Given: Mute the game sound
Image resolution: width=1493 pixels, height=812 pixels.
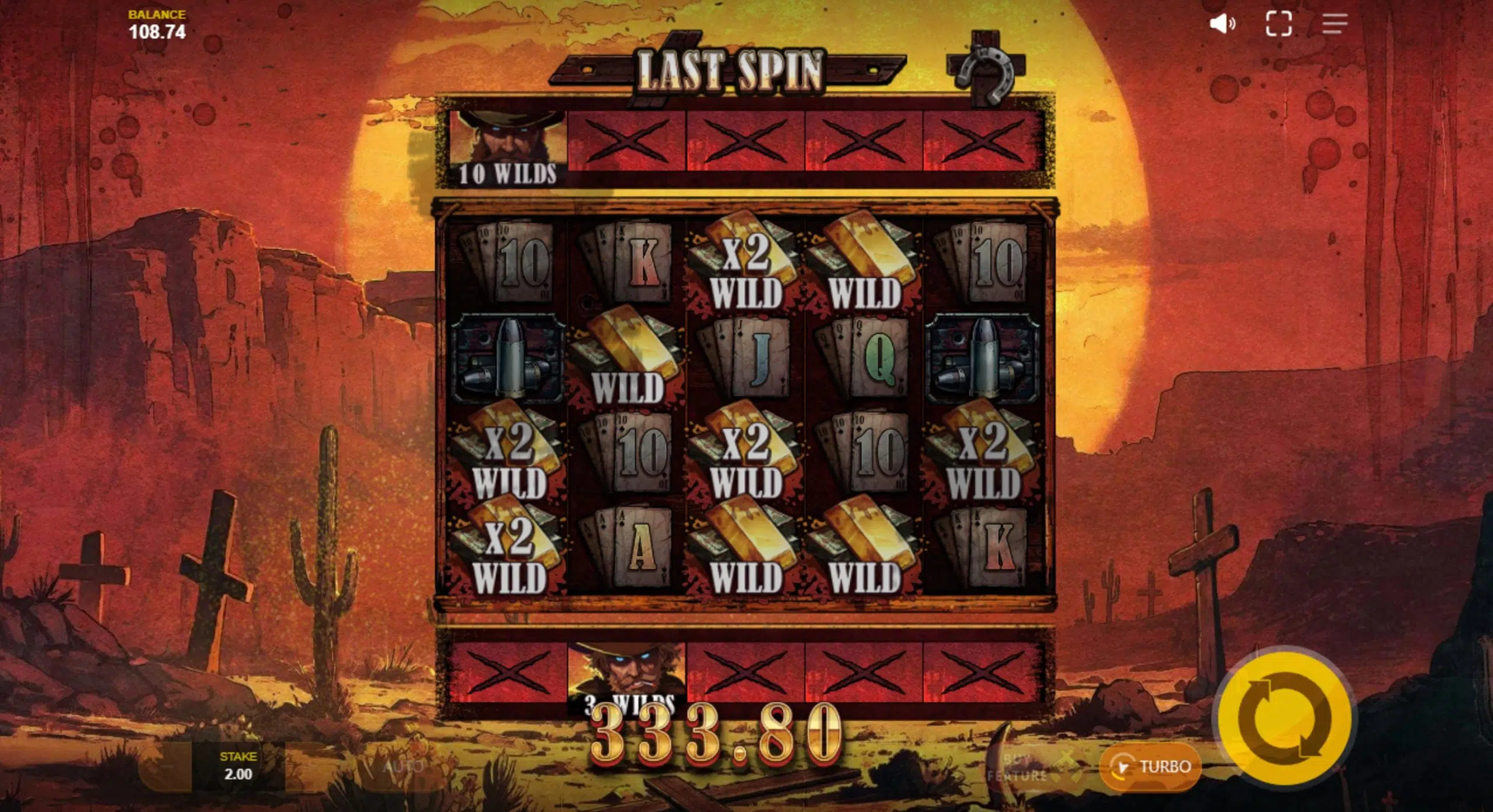Looking at the screenshot, I should [x=1222, y=24].
